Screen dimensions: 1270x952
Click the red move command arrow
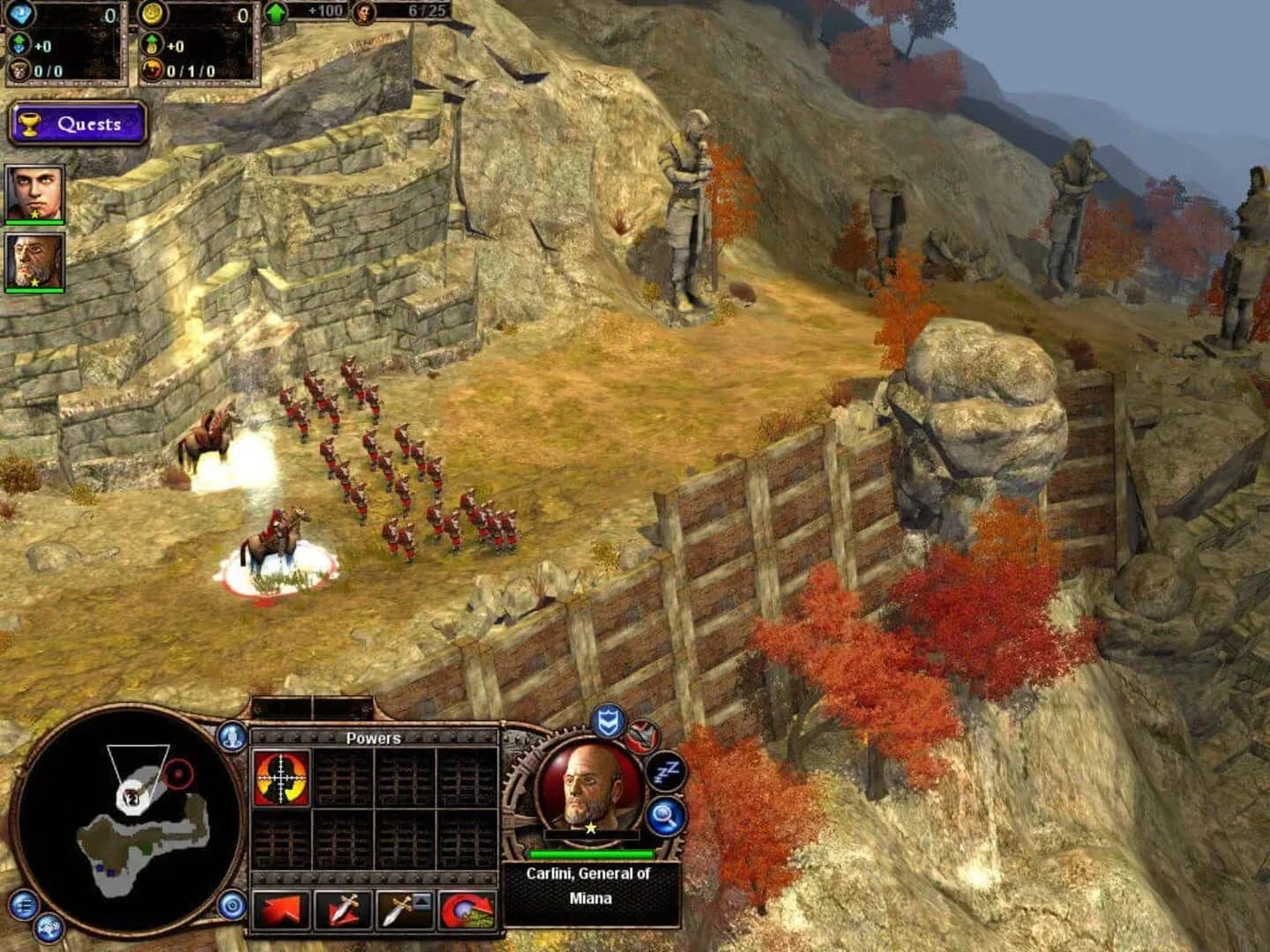281,912
